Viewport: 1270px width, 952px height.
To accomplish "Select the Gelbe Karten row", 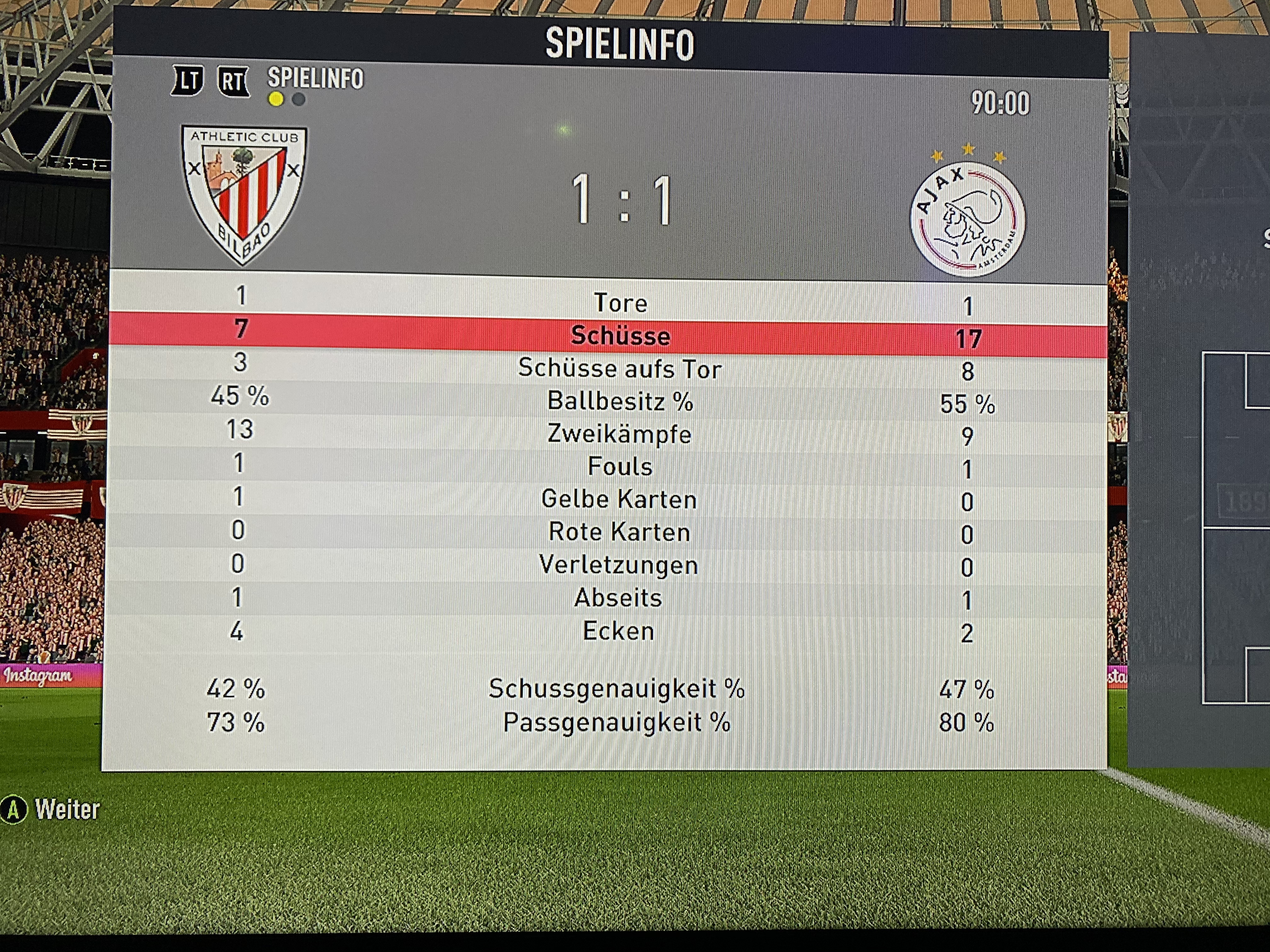I will point(620,499).
